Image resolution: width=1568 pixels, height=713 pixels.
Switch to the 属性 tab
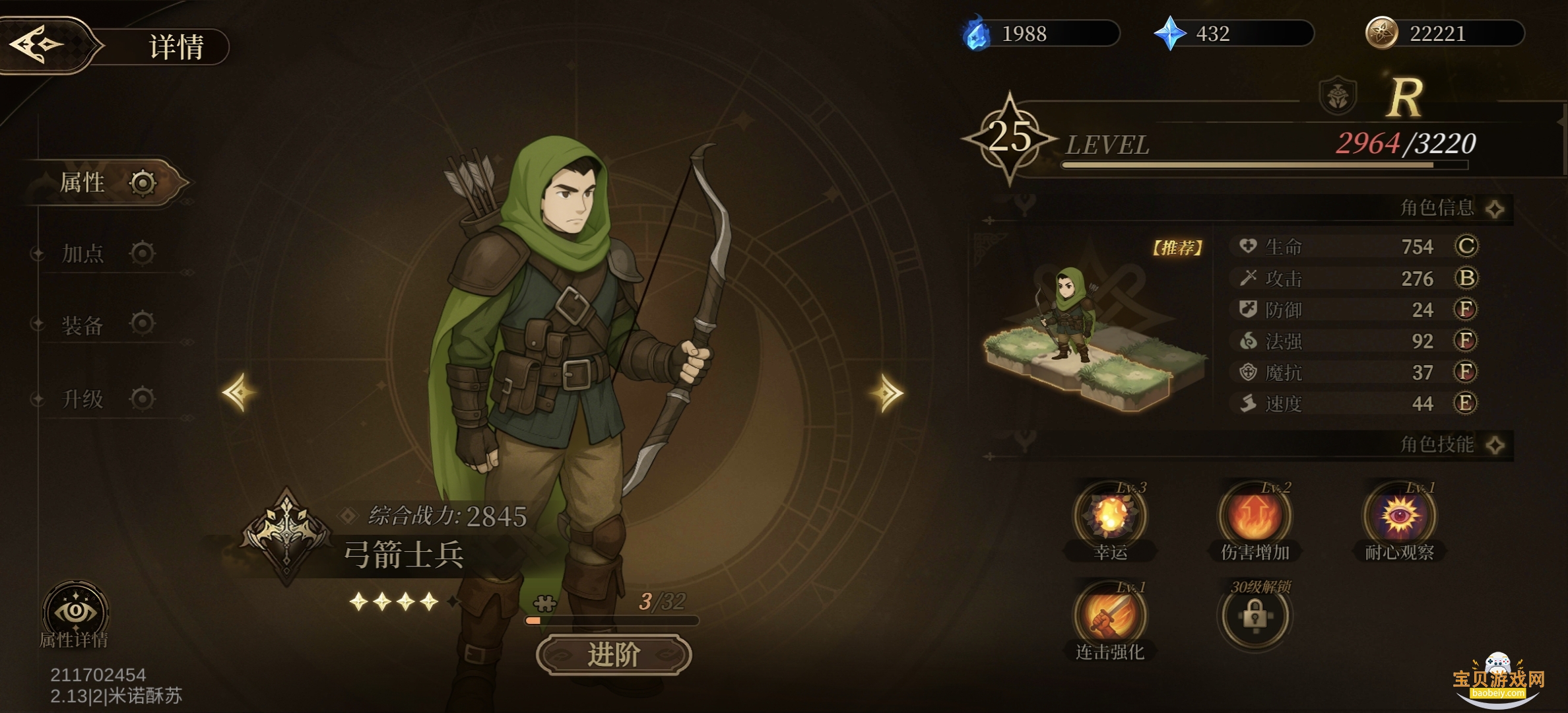(99, 183)
